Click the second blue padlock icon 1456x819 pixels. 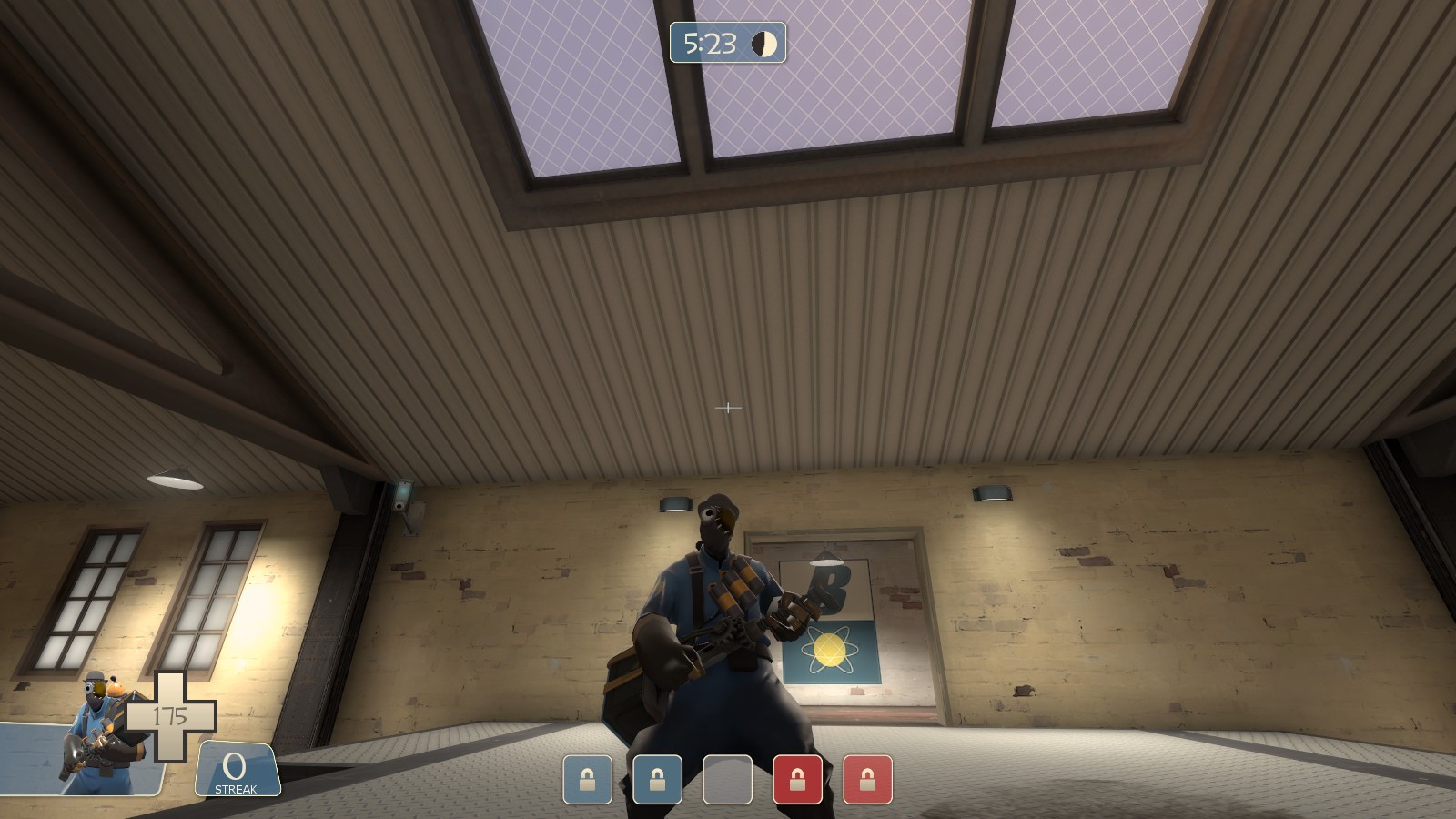point(658,780)
